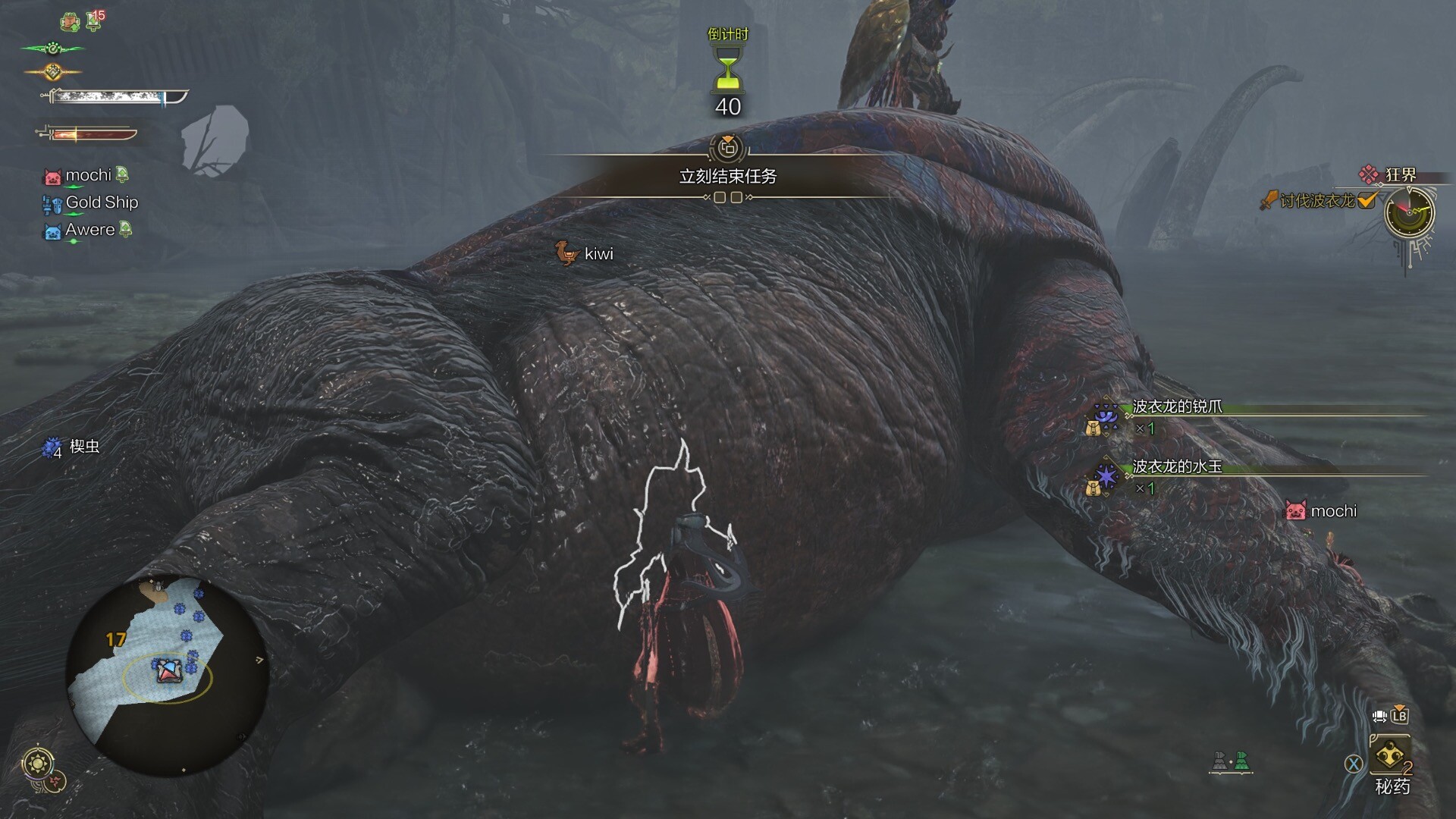Click the 楔虫 wirebug counter icon
The height and width of the screenshot is (819, 1456).
coord(52,448)
